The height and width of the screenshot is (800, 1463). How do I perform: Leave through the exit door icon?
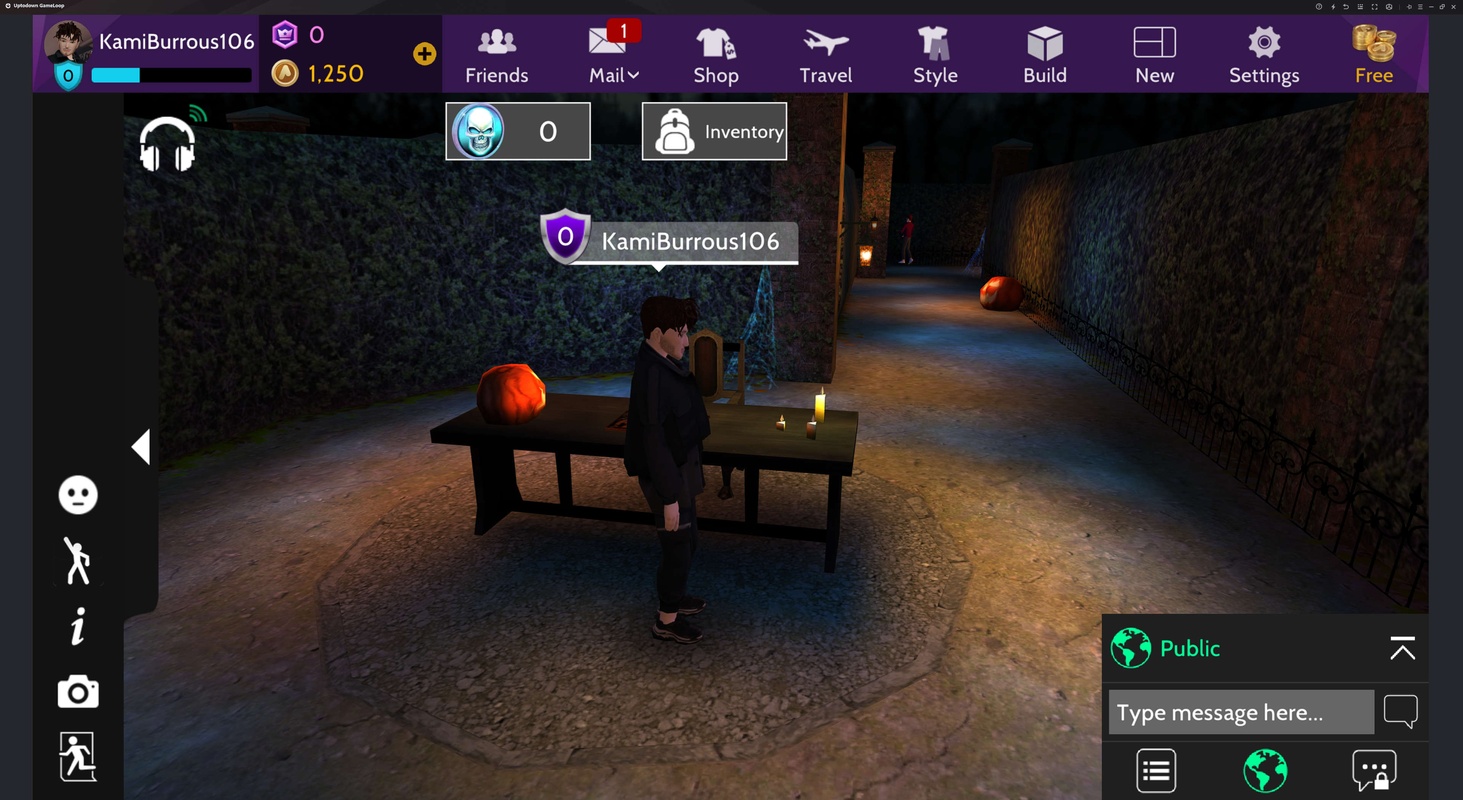point(78,756)
